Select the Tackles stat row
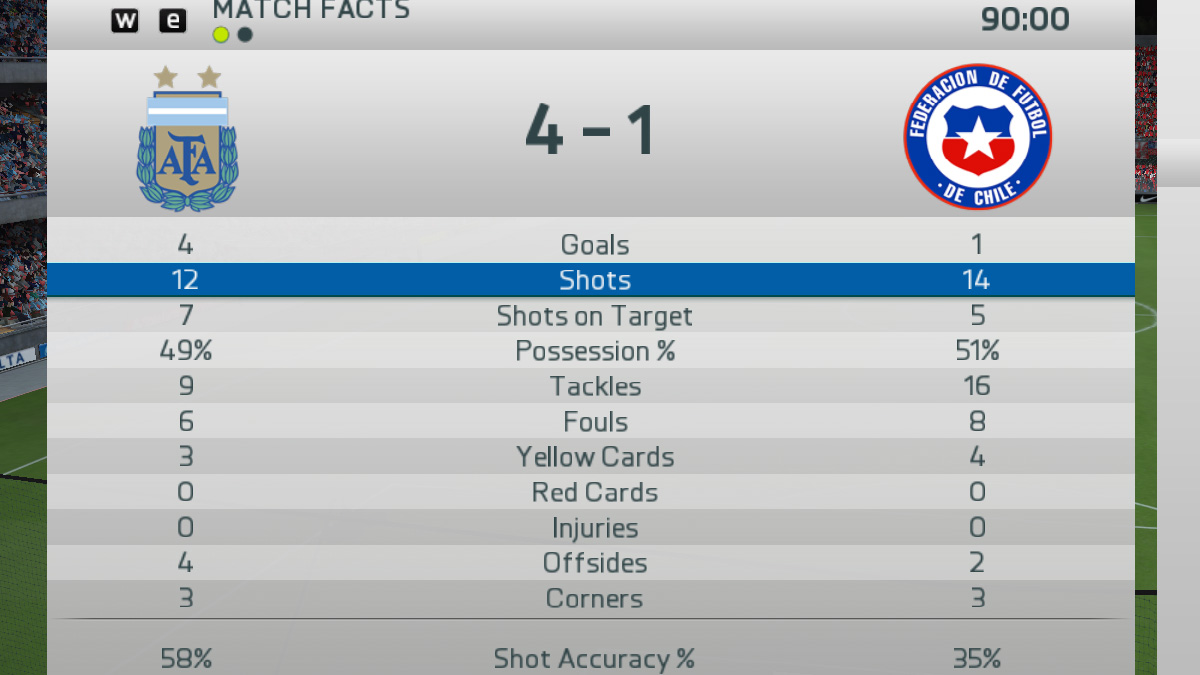The height and width of the screenshot is (675, 1200). tap(595, 386)
